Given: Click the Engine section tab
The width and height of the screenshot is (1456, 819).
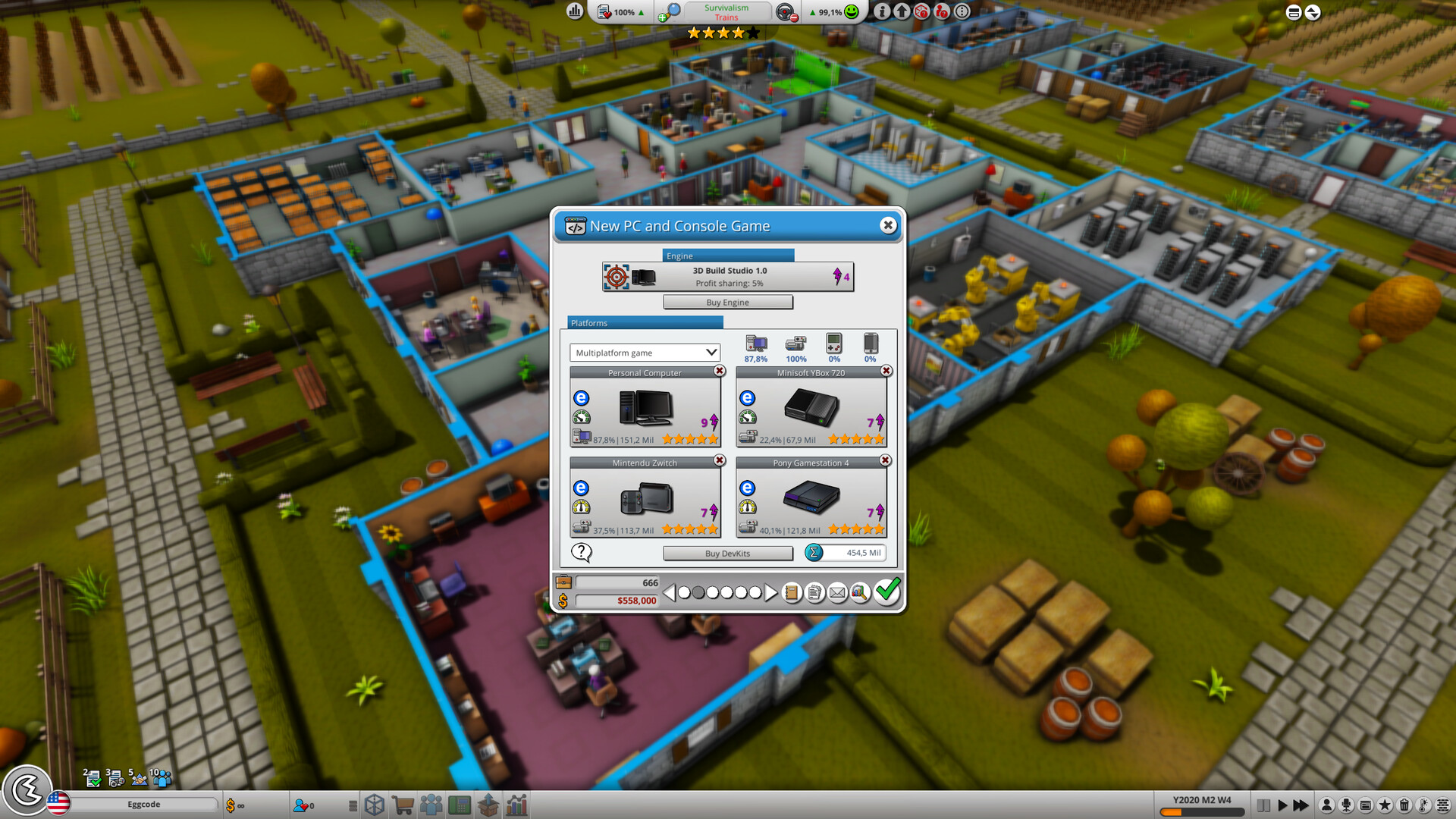Looking at the screenshot, I should (679, 256).
